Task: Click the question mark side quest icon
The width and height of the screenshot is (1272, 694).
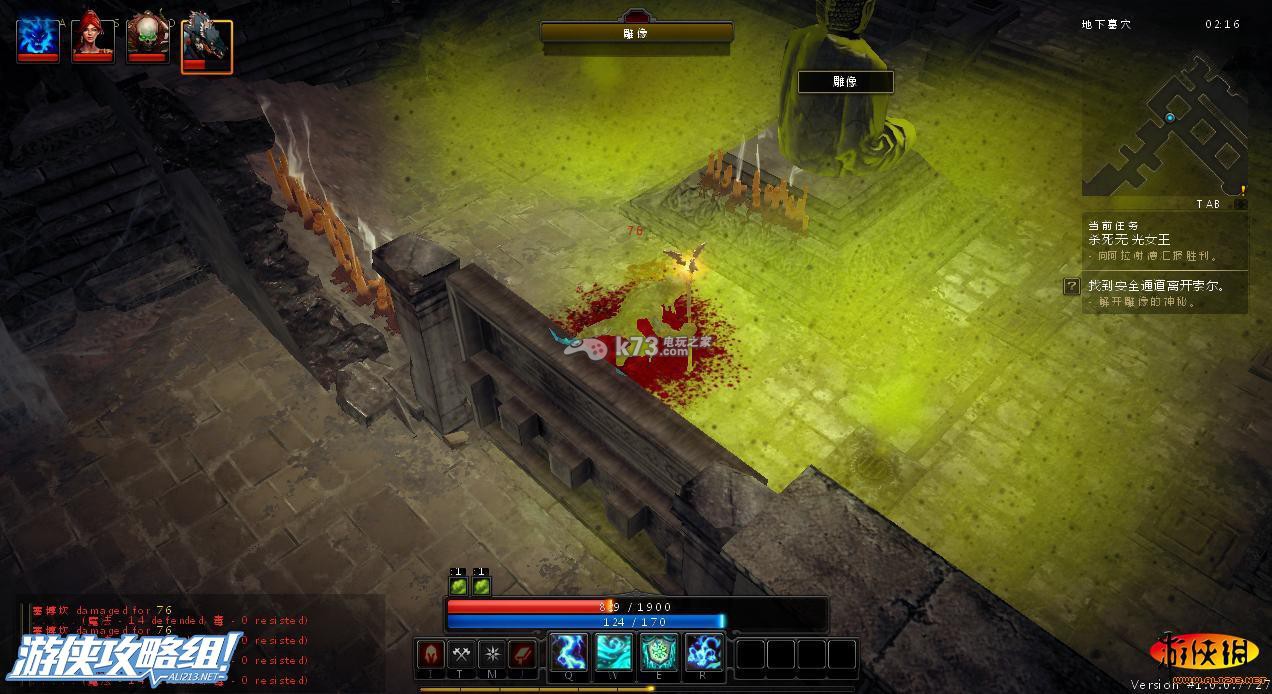Action: pos(1071,286)
